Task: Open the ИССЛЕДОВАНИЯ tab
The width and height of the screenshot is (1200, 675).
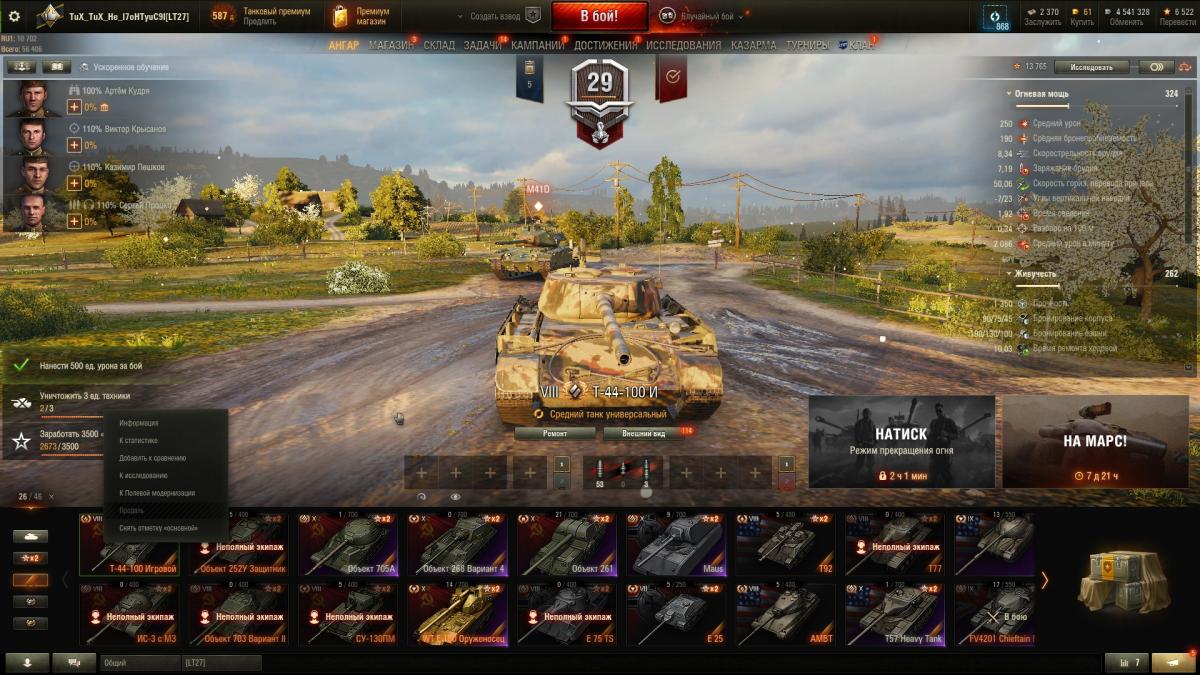Action: point(683,45)
